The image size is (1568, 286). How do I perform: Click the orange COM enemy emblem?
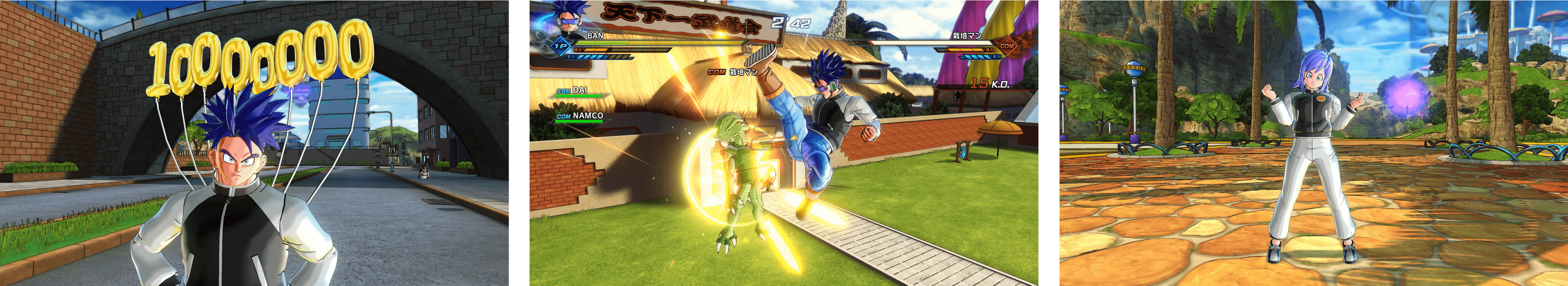pyautogui.click(x=1006, y=46)
